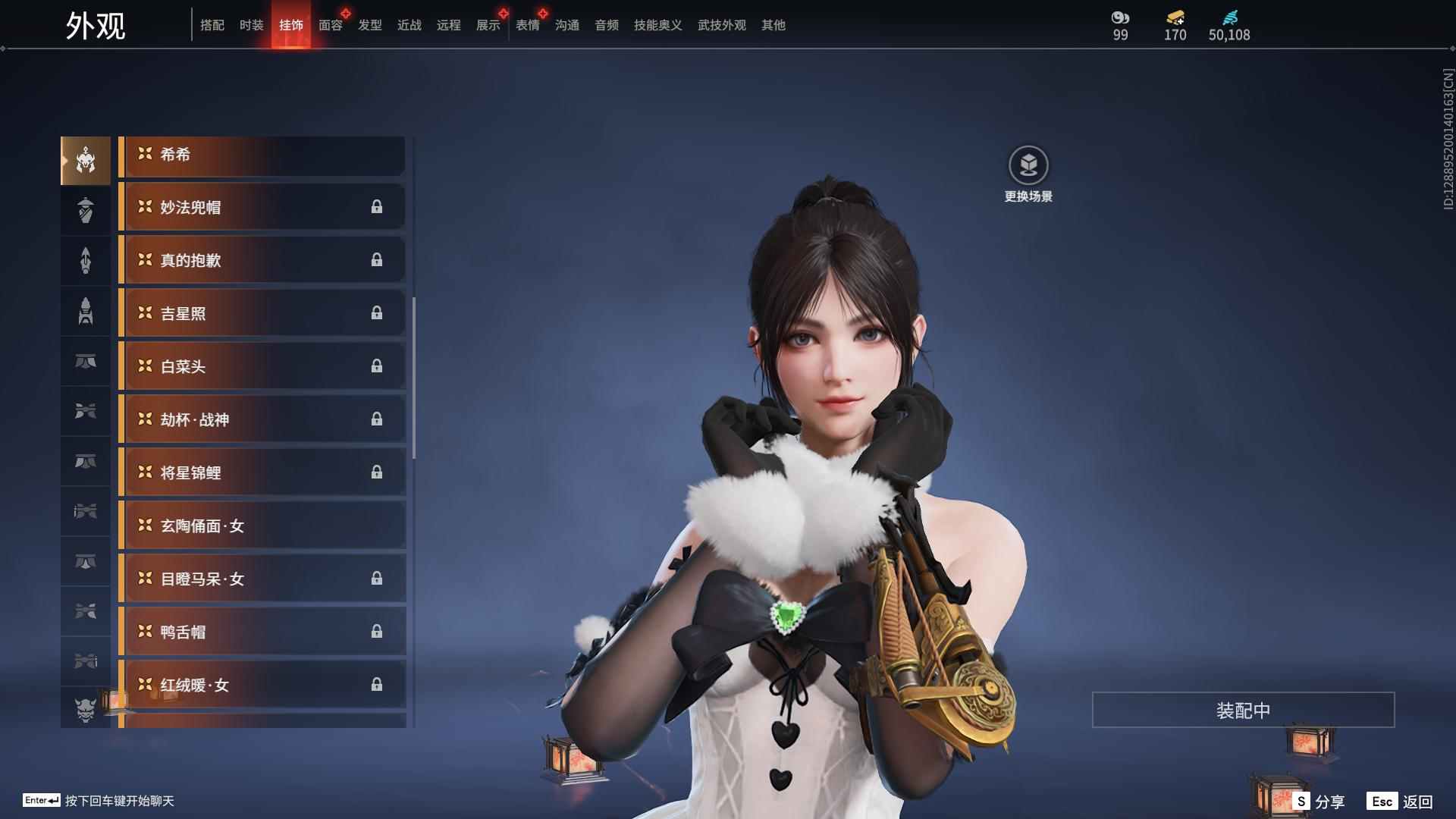Image resolution: width=1456 pixels, height=819 pixels.
Task: Show the 表情 tab
Action: pos(528,25)
